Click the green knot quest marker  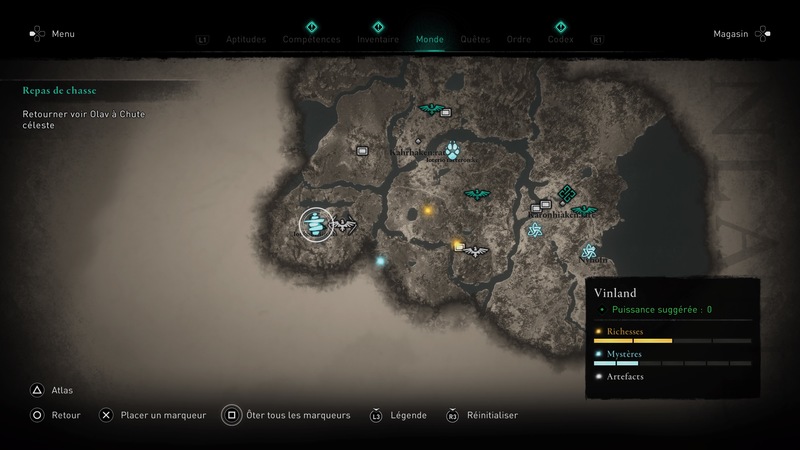pos(567,194)
